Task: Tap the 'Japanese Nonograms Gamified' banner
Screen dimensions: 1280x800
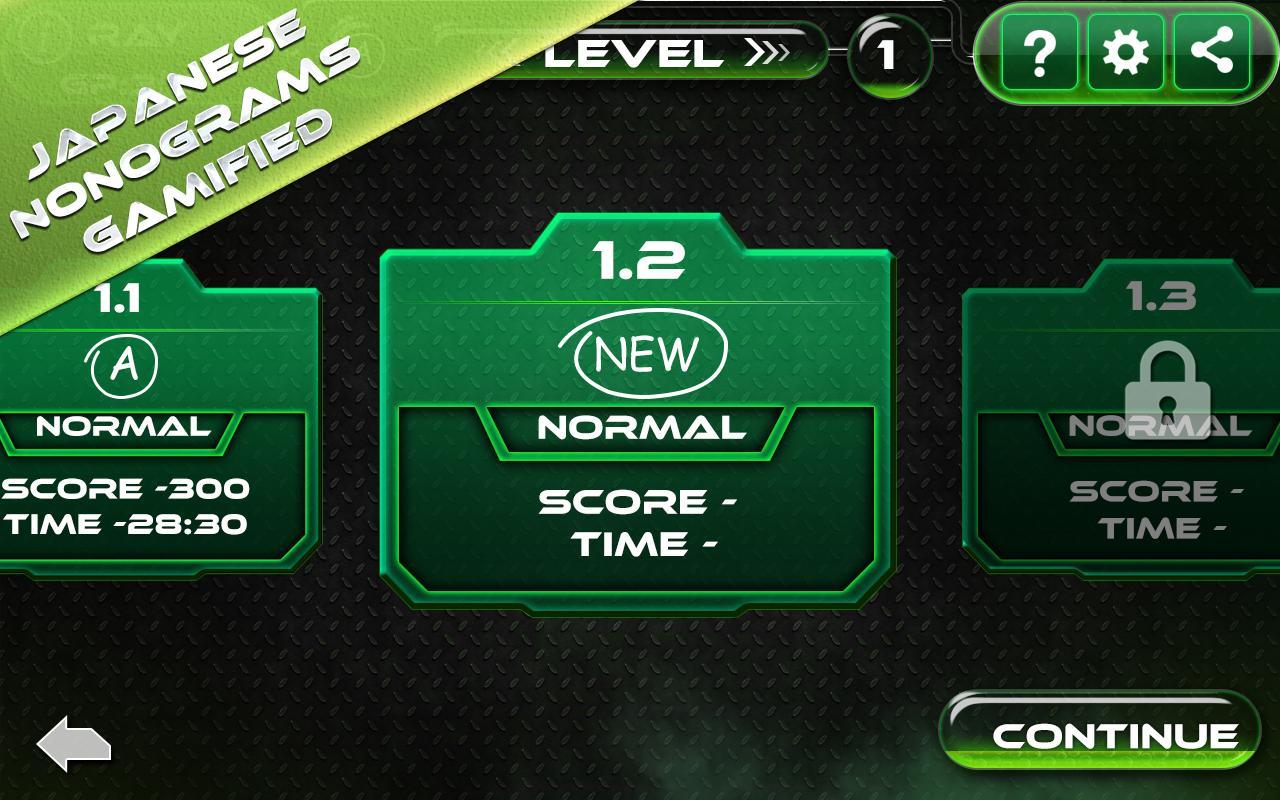Action: [x=170, y=130]
